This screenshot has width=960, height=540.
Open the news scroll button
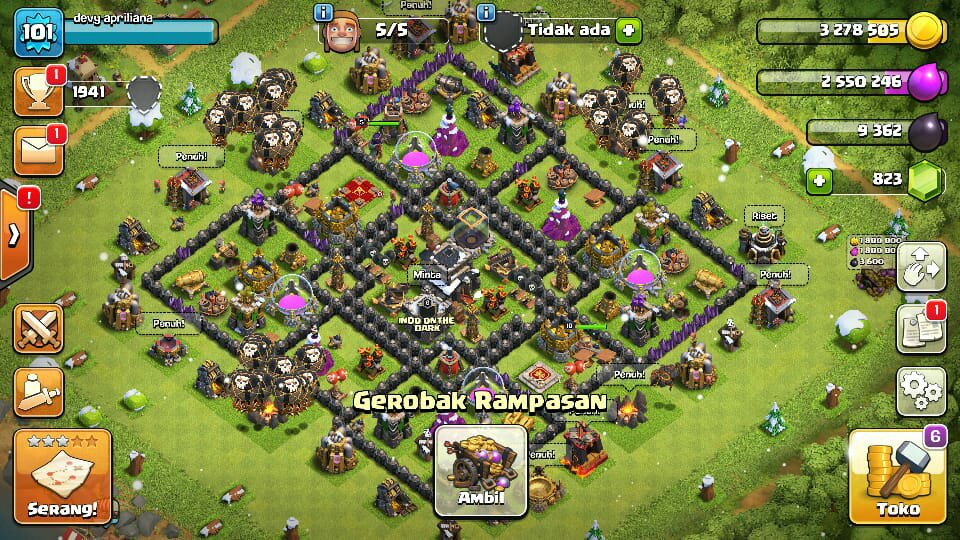coord(920,329)
